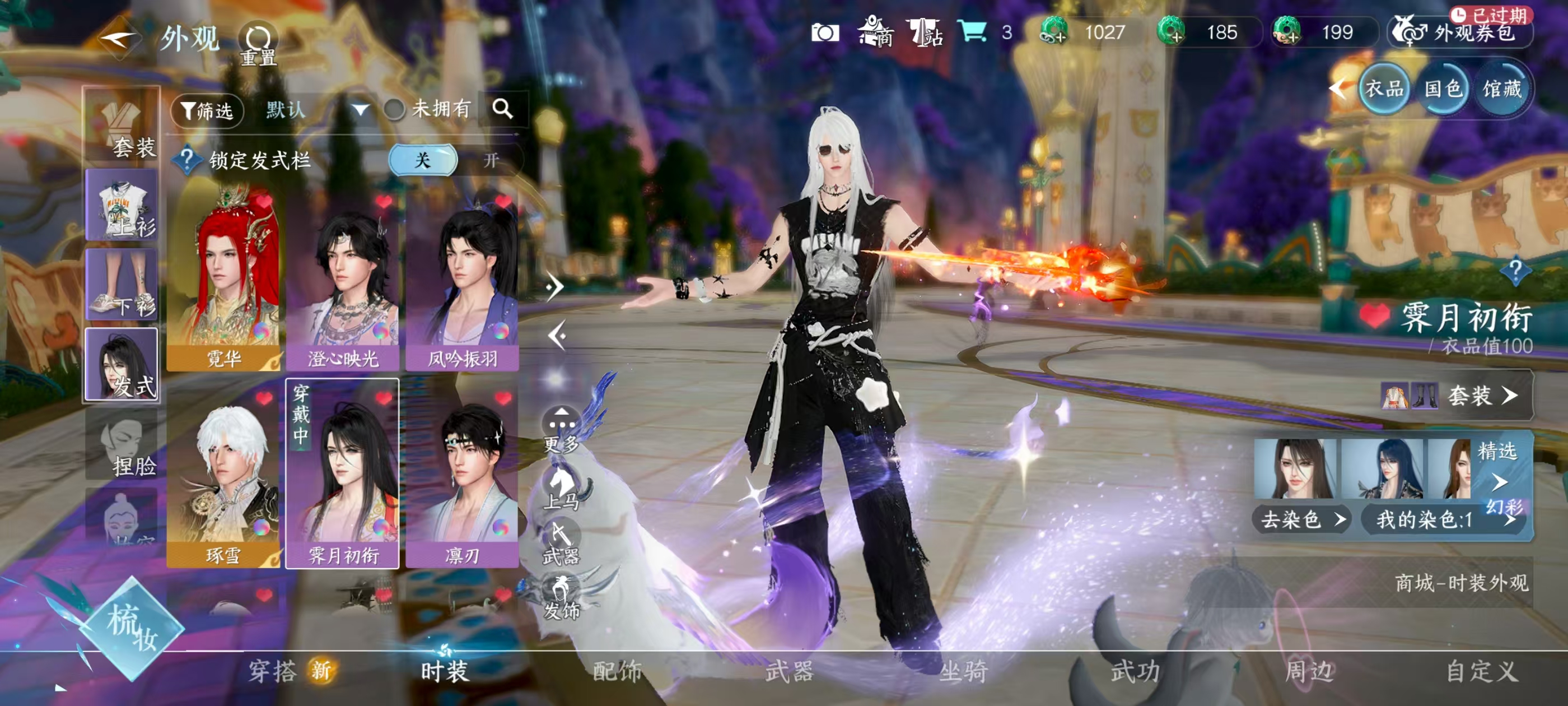The height and width of the screenshot is (706, 1568).
Task: Open the 筛选 filter options
Action: 207,110
